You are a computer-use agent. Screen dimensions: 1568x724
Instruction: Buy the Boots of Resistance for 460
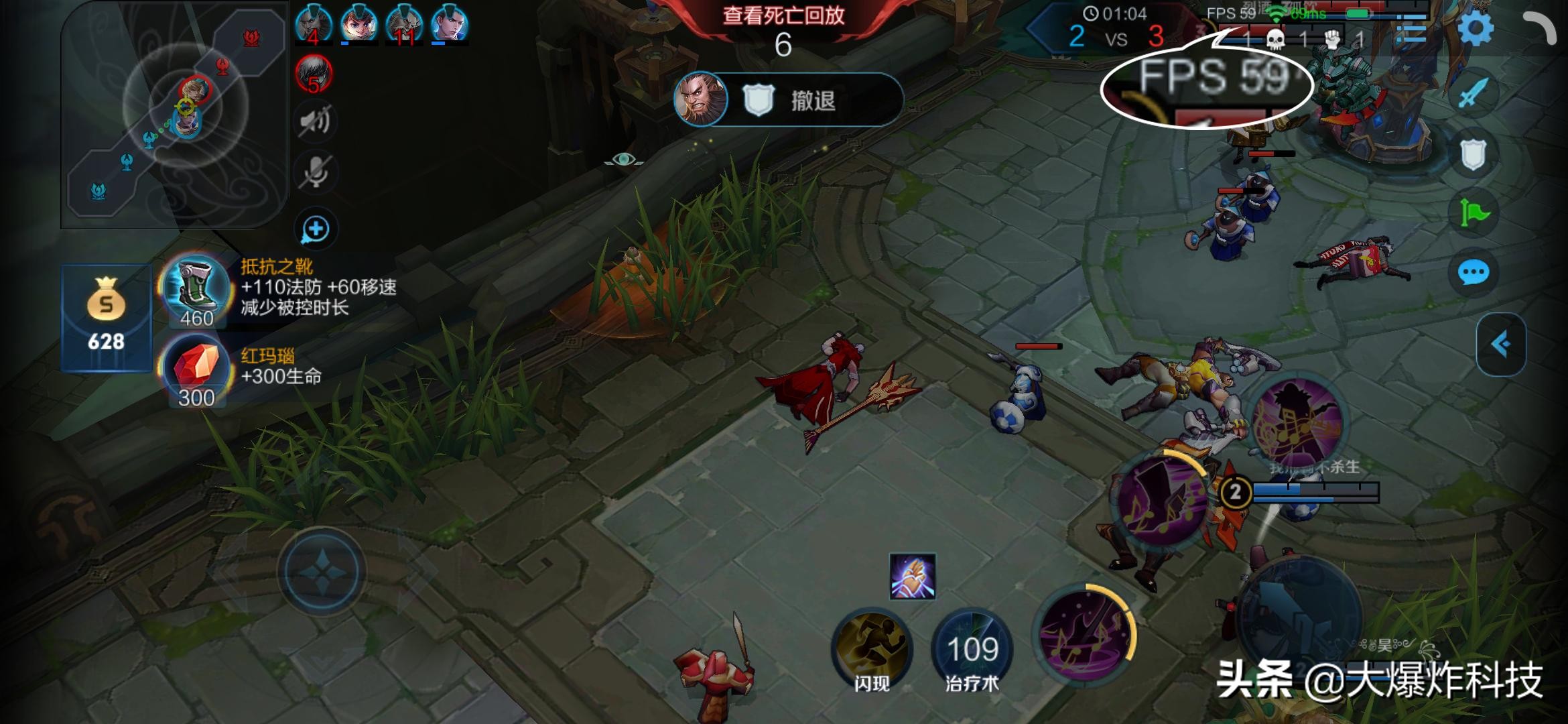(x=196, y=290)
